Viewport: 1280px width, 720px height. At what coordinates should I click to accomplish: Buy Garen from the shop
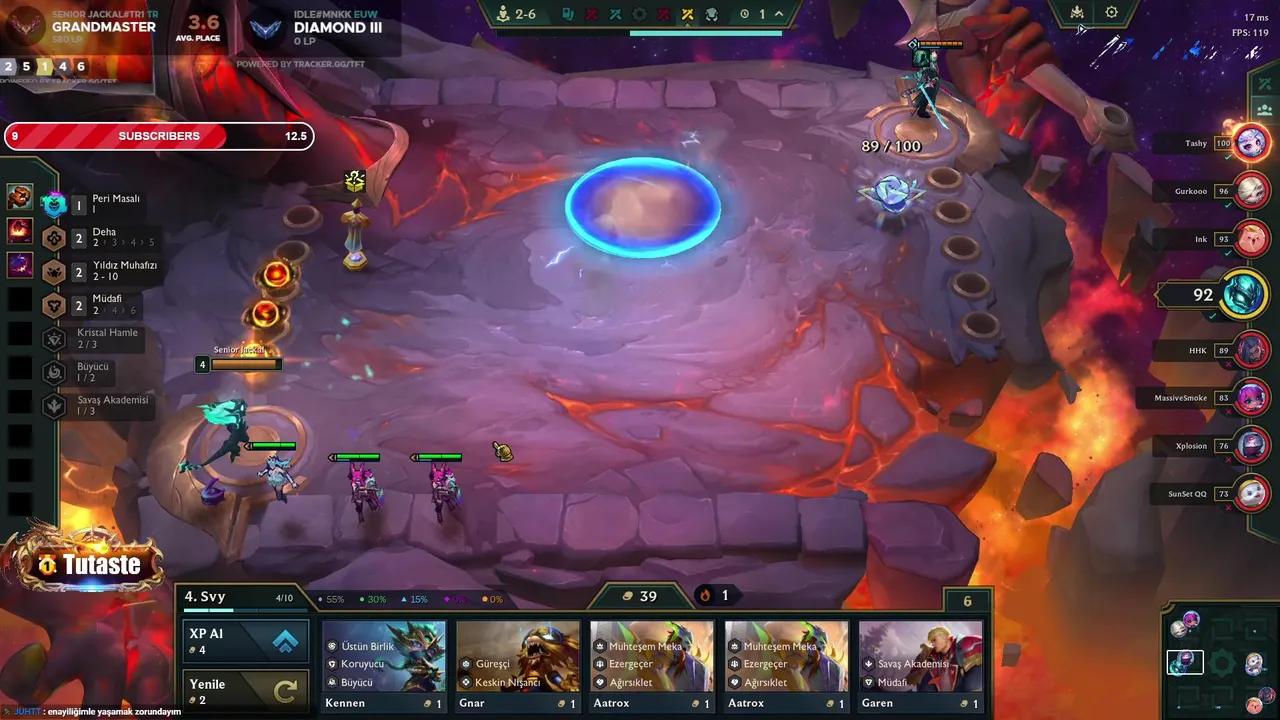pos(920,665)
